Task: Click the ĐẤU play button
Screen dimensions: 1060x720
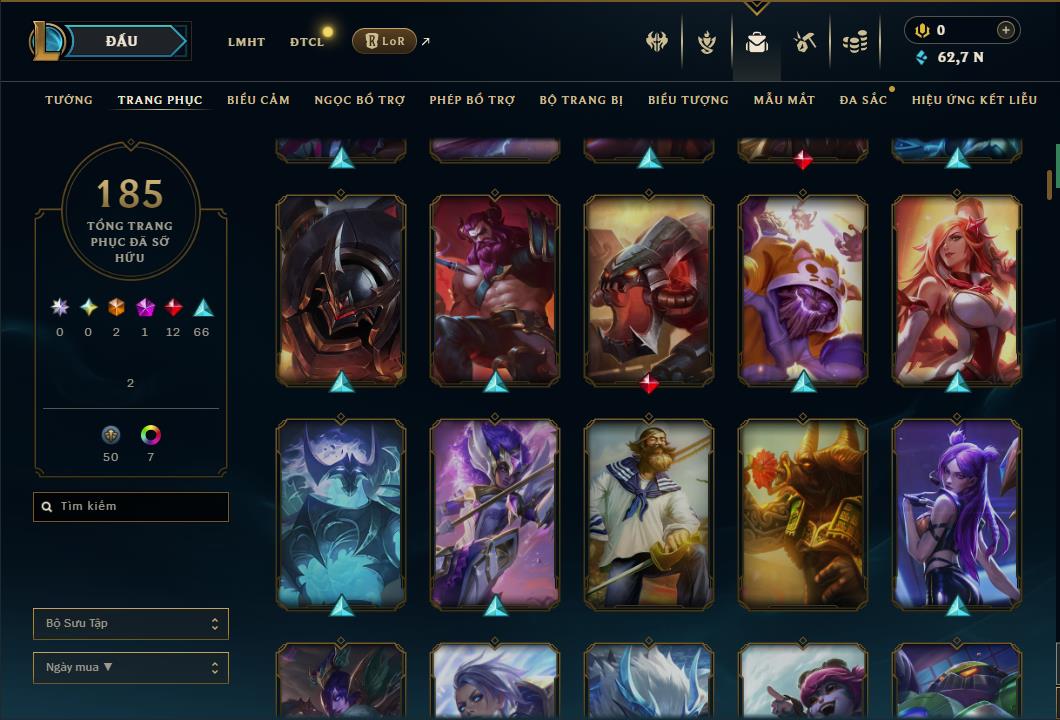Action: 121,41
